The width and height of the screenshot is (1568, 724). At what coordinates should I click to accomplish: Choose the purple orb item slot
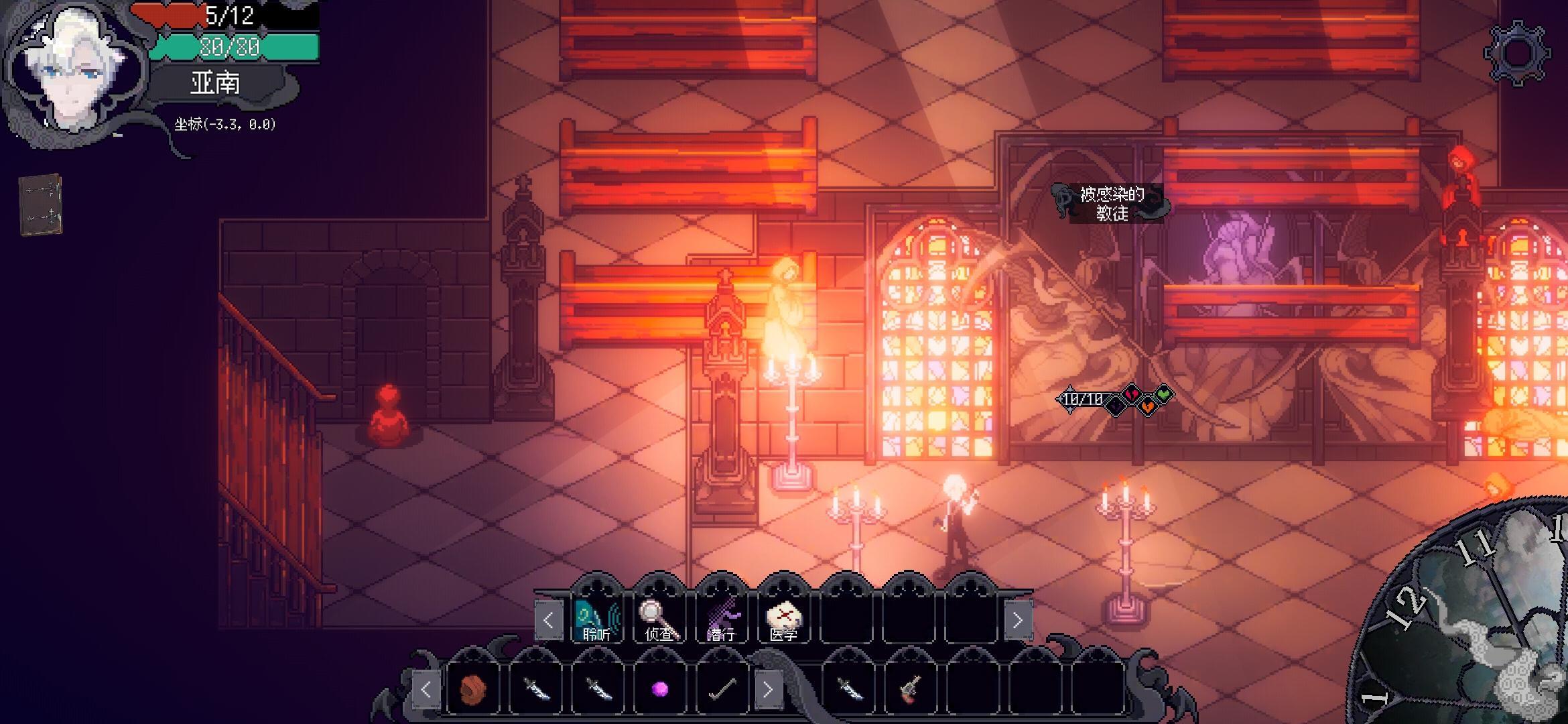pyautogui.click(x=660, y=689)
